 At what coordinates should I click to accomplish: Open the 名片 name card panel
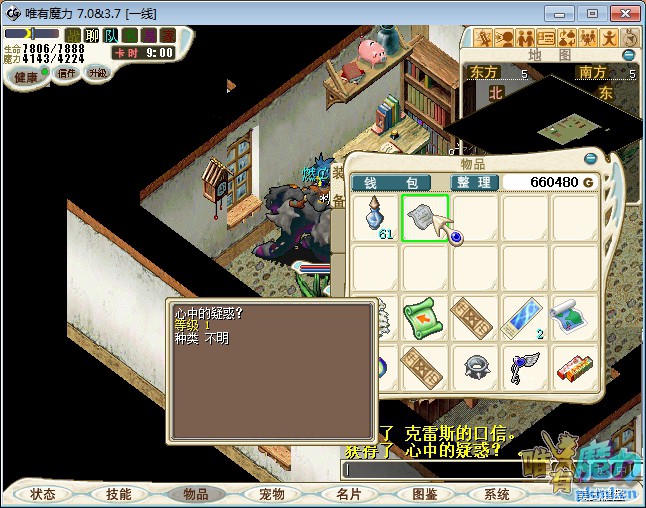348,494
